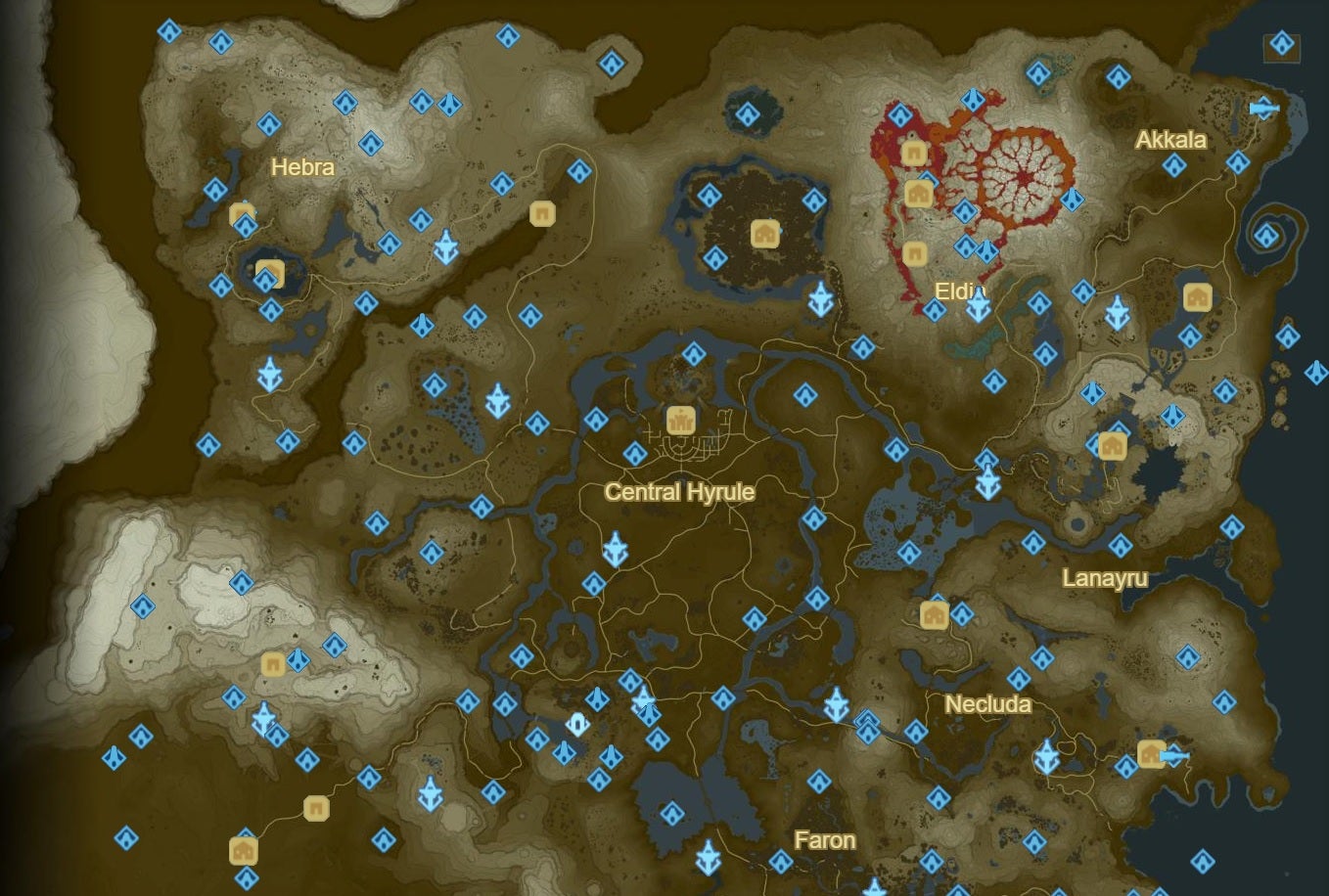Open the stable icon west of Death Mountain's crater
This screenshot has width=1329, height=896.
[x=913, y=152]
